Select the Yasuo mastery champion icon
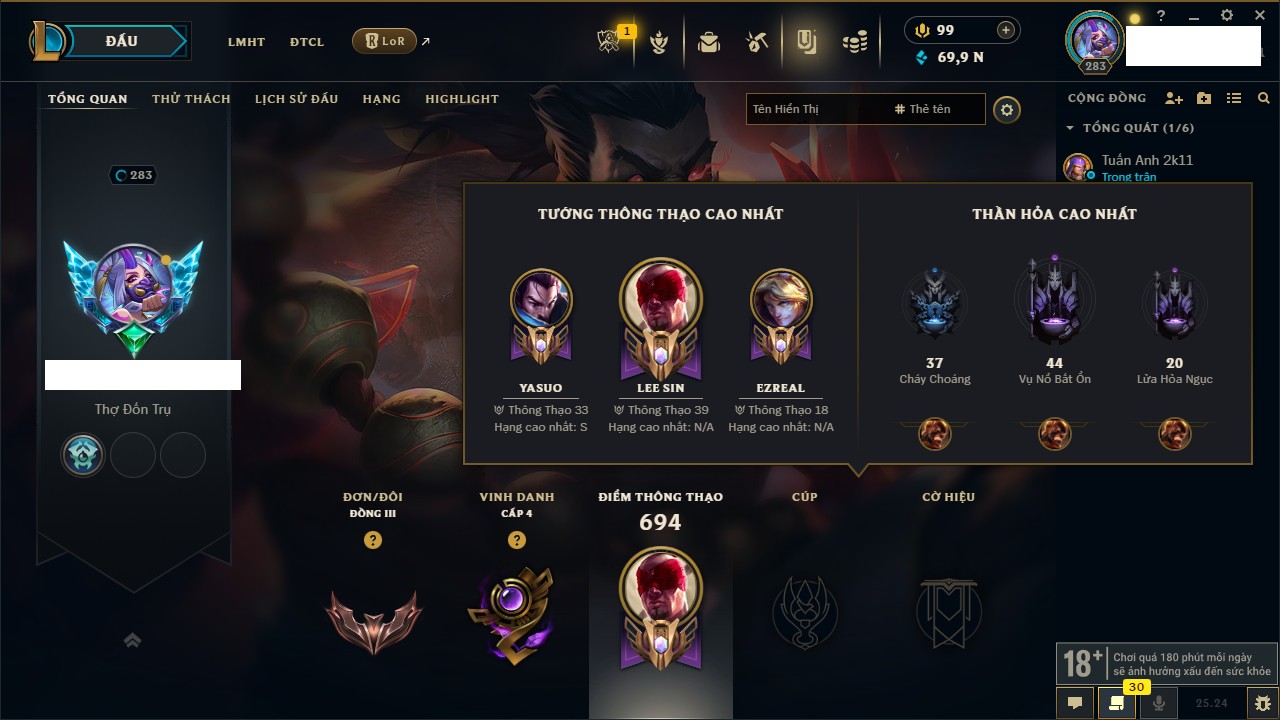The width and height of the screenshot is (1280, 720). (541, 301)
